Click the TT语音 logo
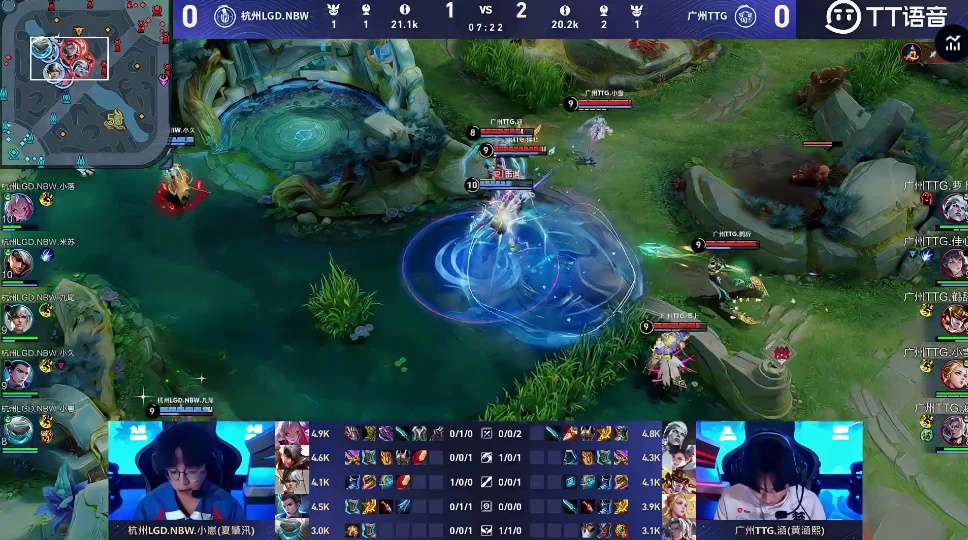This screenshot has height=540, width=968. point(886,16)
